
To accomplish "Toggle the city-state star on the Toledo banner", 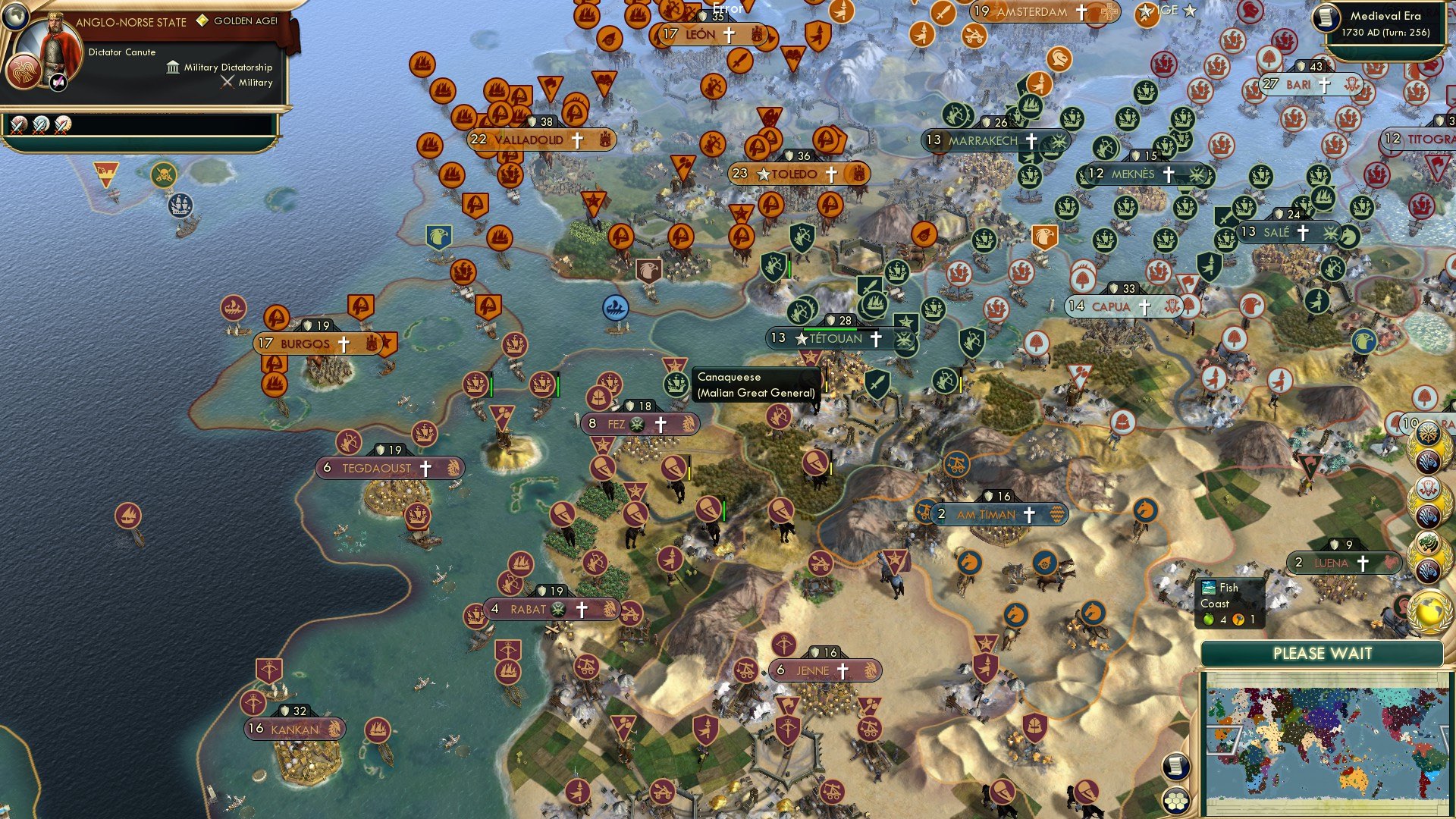I will click(x=764, y=174).
